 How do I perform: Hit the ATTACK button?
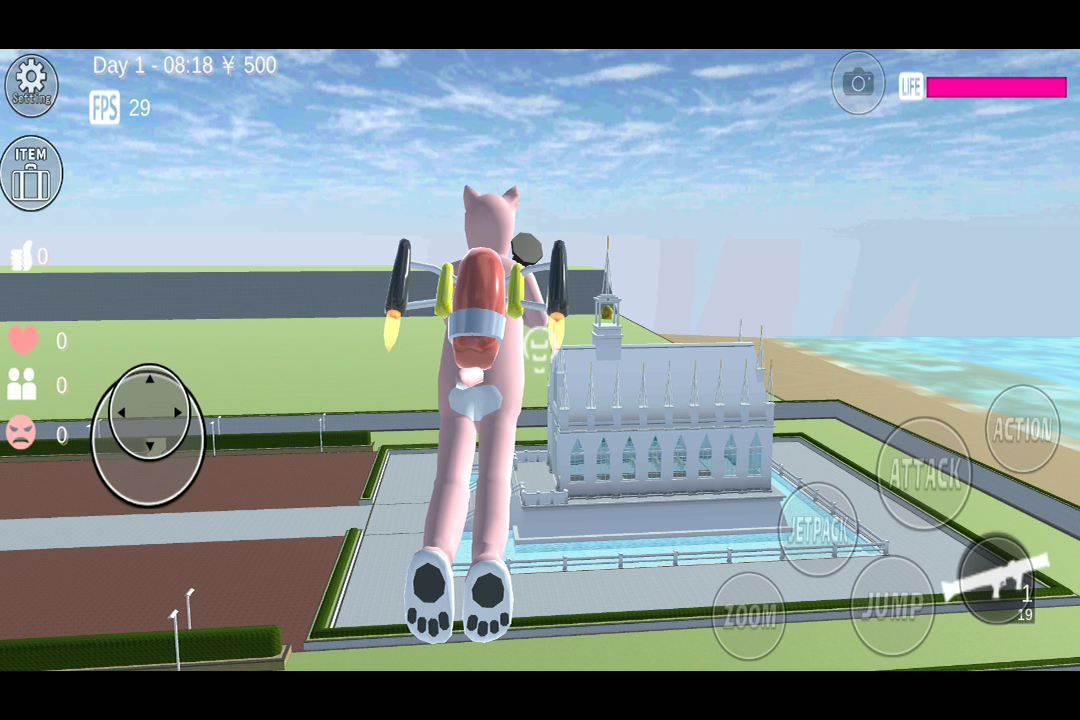(x=925, y=473)
